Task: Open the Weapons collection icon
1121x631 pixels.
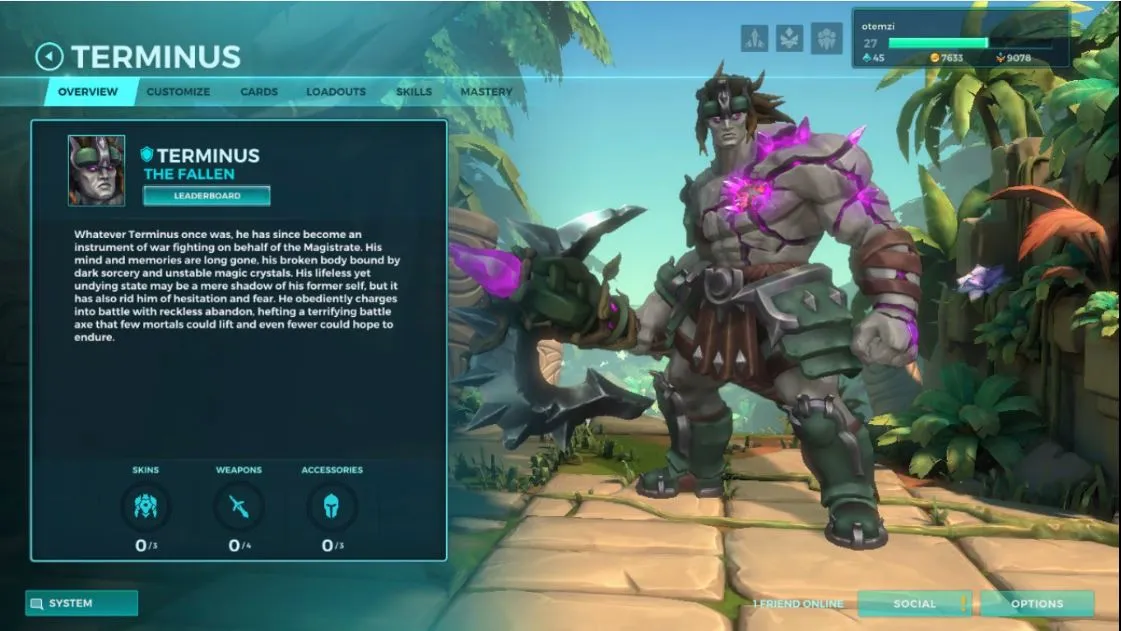Action: (x=239, y=507)
